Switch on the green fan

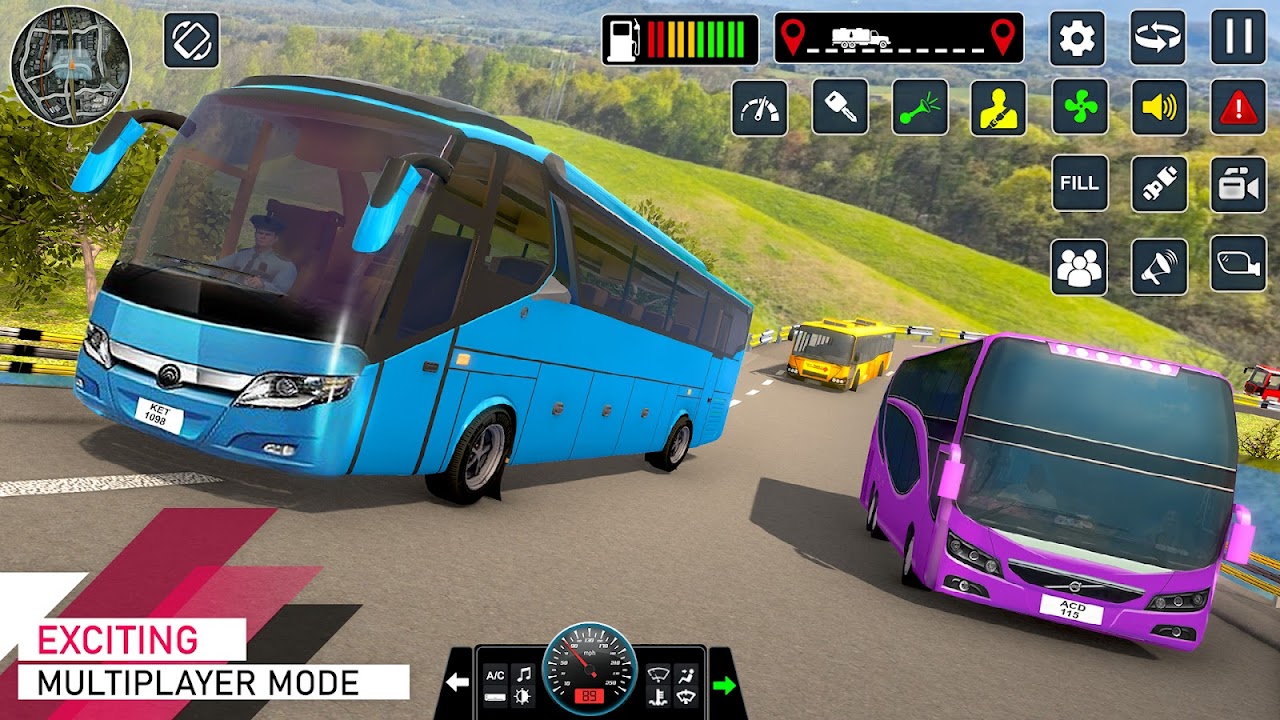coord(1079,107)
